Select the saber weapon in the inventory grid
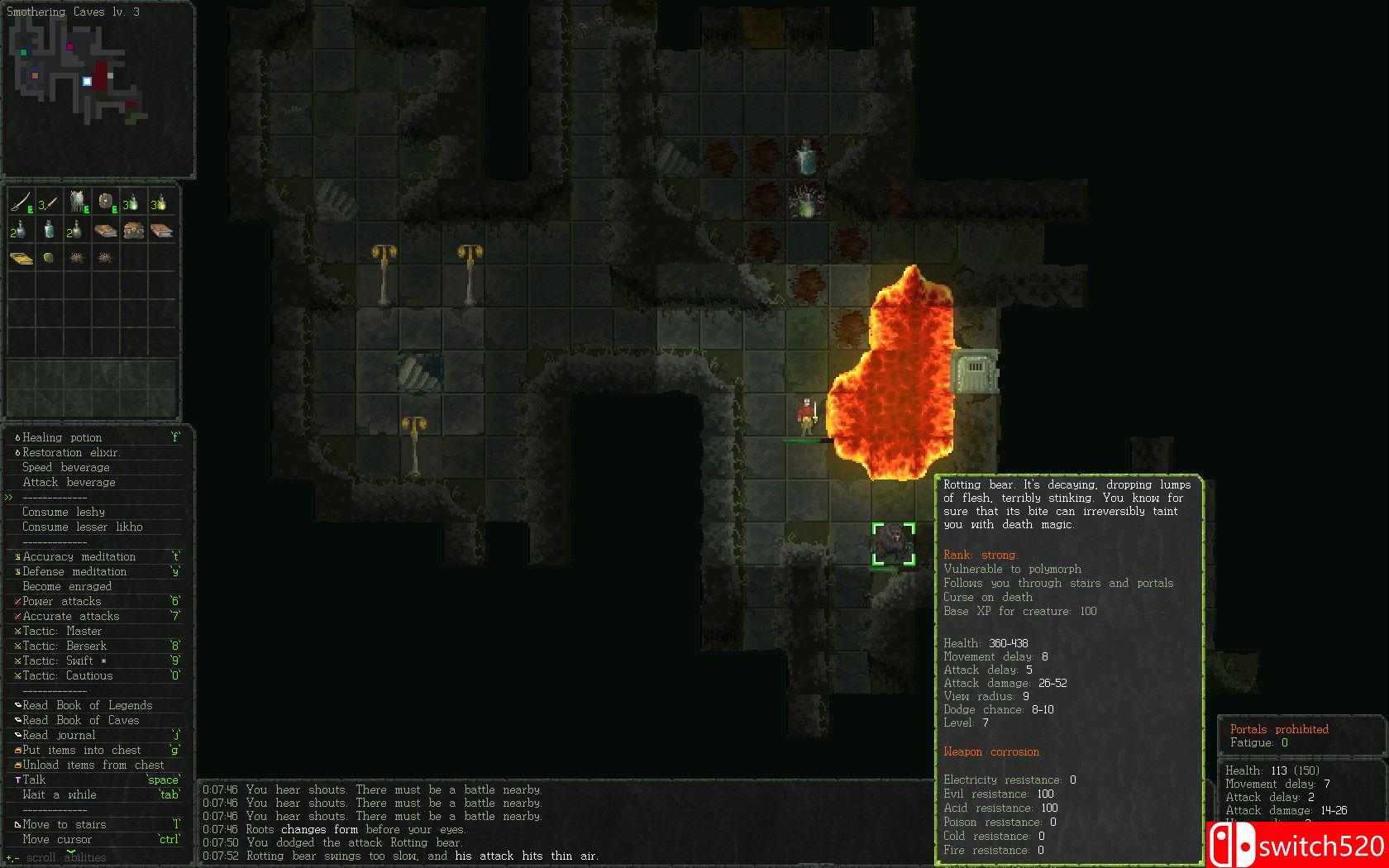The width and height of the screenshot is (1389, 868). tap(20, 202)
